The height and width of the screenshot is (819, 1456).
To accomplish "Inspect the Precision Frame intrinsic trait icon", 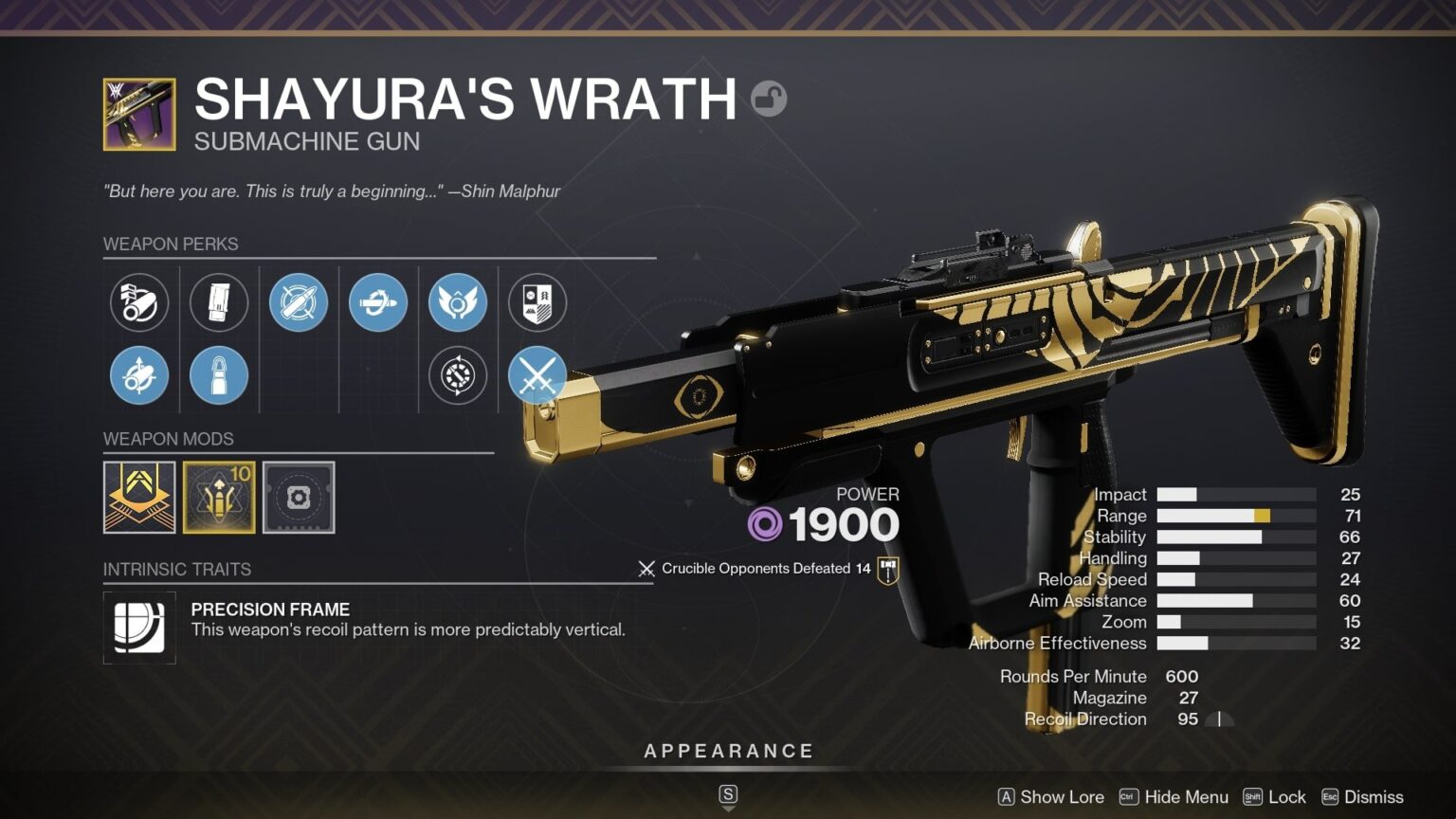I will pyautogui.click(x=138, y=628).
